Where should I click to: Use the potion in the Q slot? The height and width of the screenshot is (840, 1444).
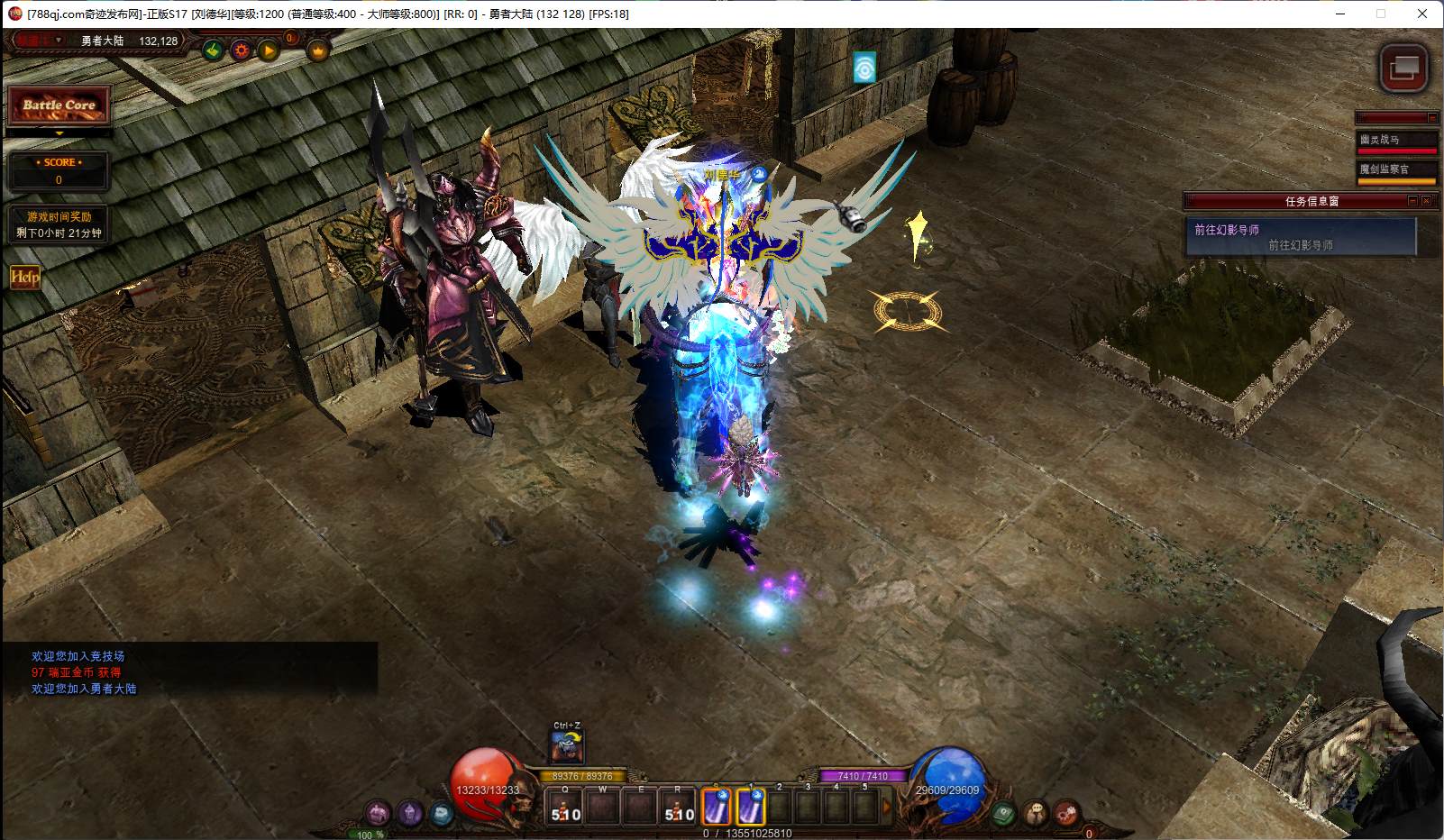(566, 808)
